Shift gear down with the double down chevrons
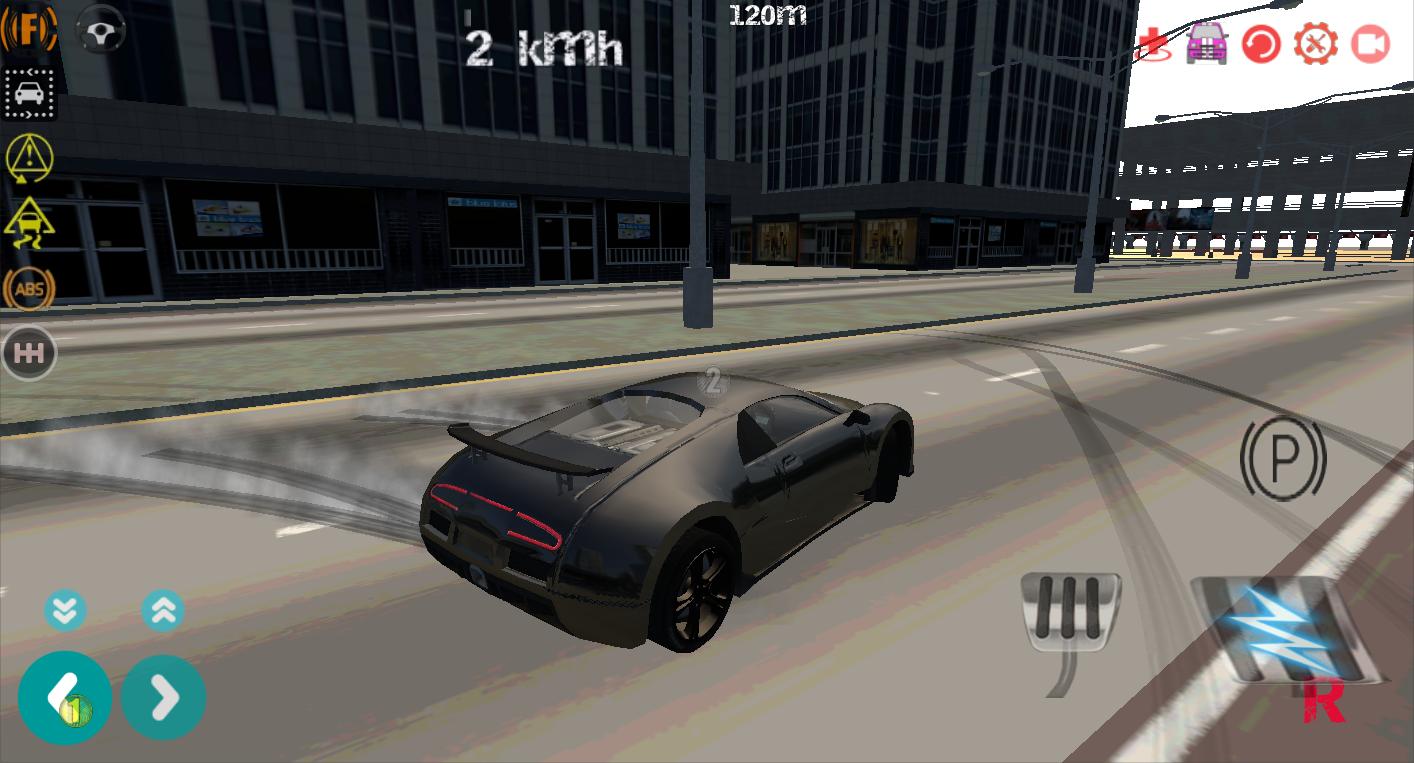Screen dimensions: 1414x763 66,608
